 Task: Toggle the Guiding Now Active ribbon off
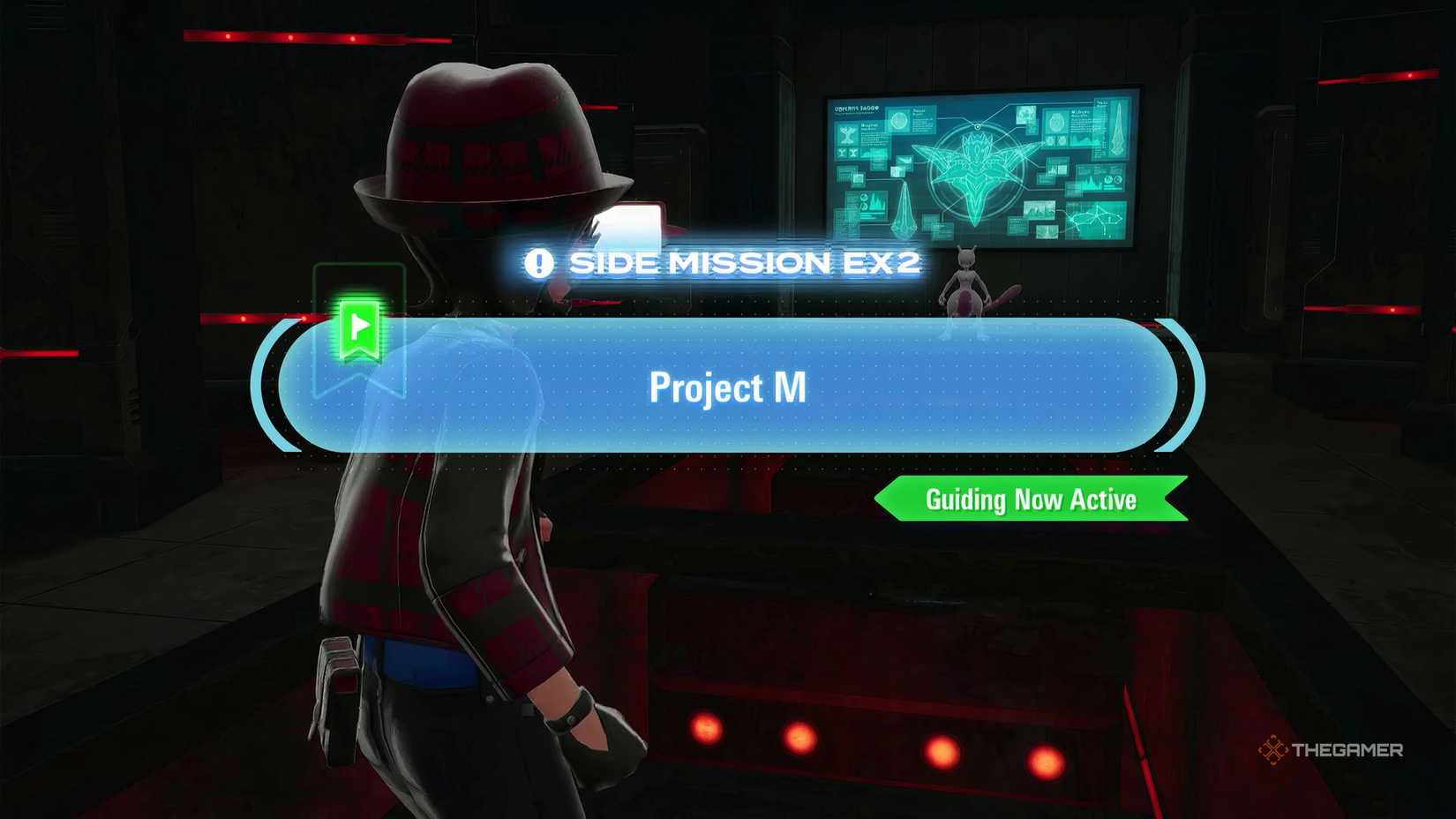(x=1031, y=500)
